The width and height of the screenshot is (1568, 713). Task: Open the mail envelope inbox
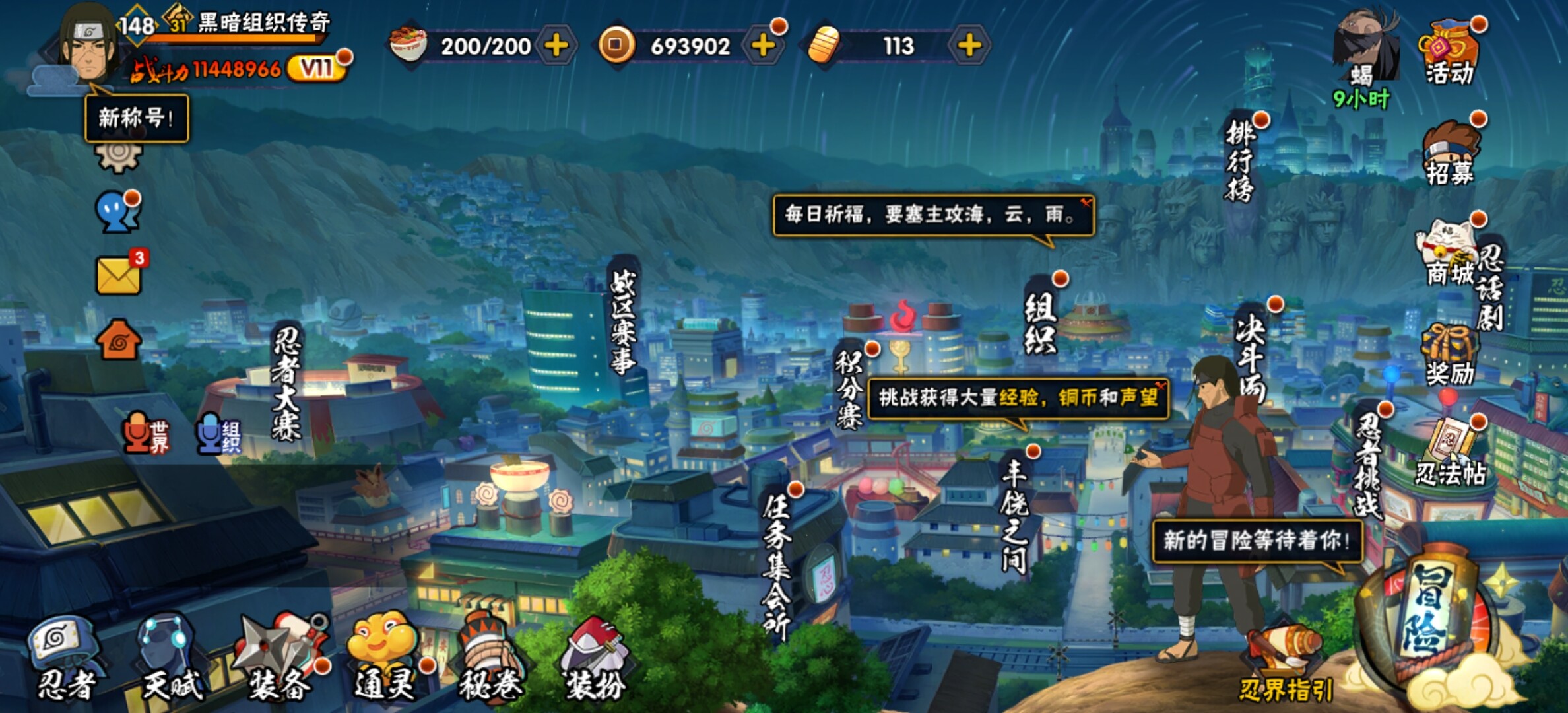119,275
